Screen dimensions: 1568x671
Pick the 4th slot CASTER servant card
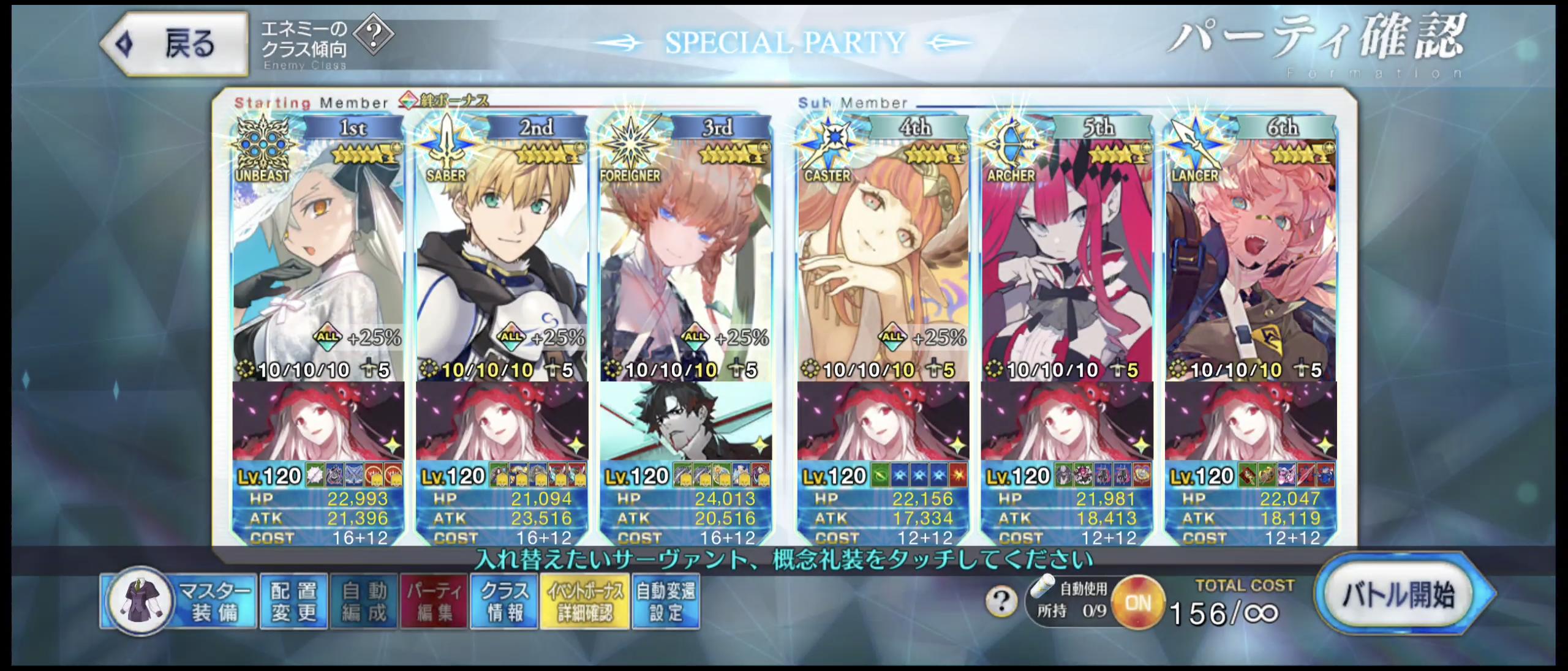click(883, 257)
